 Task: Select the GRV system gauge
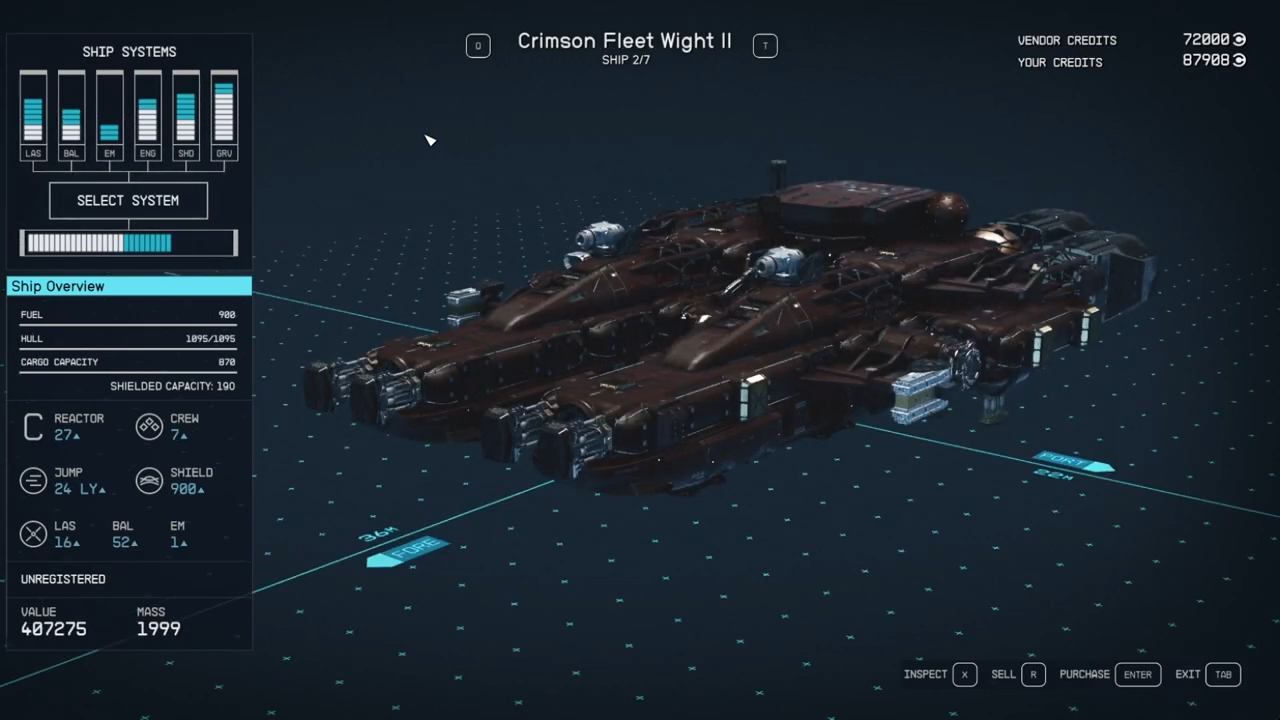pos(223,113)
